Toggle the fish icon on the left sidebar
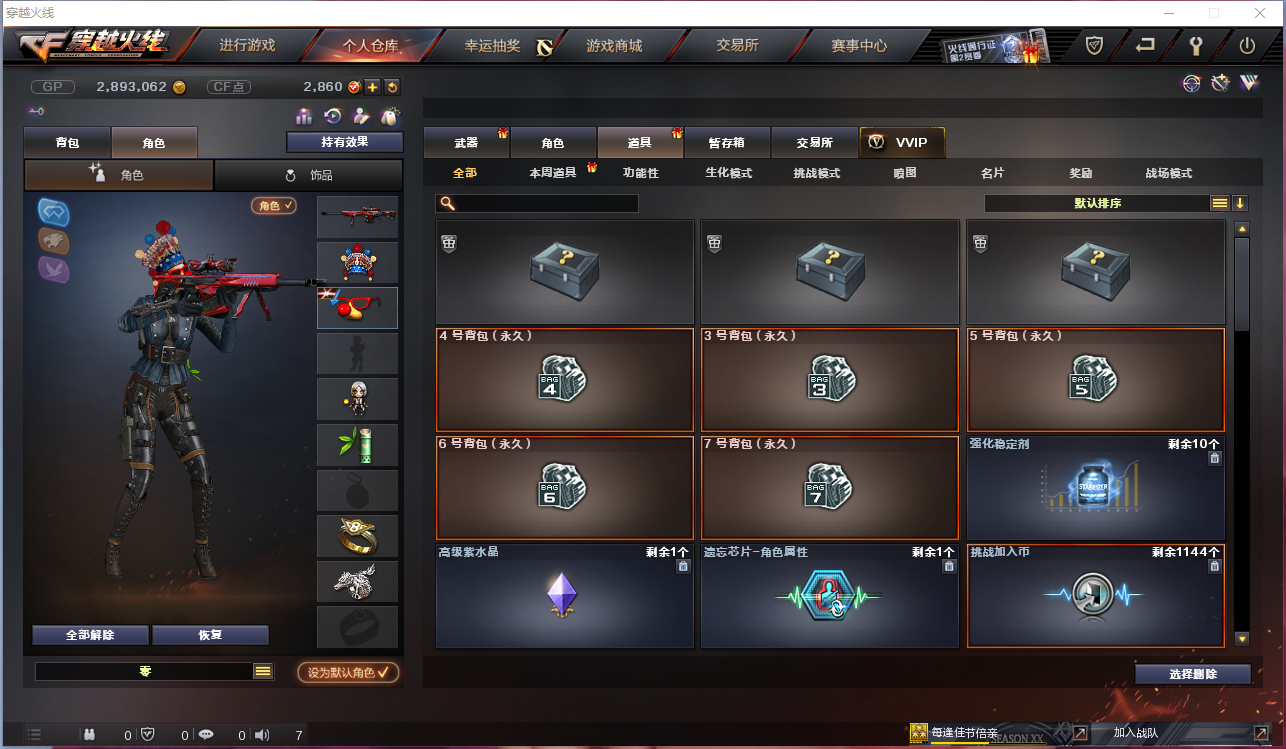This screenshot has width=1286, height=749. tap(54, 240)
